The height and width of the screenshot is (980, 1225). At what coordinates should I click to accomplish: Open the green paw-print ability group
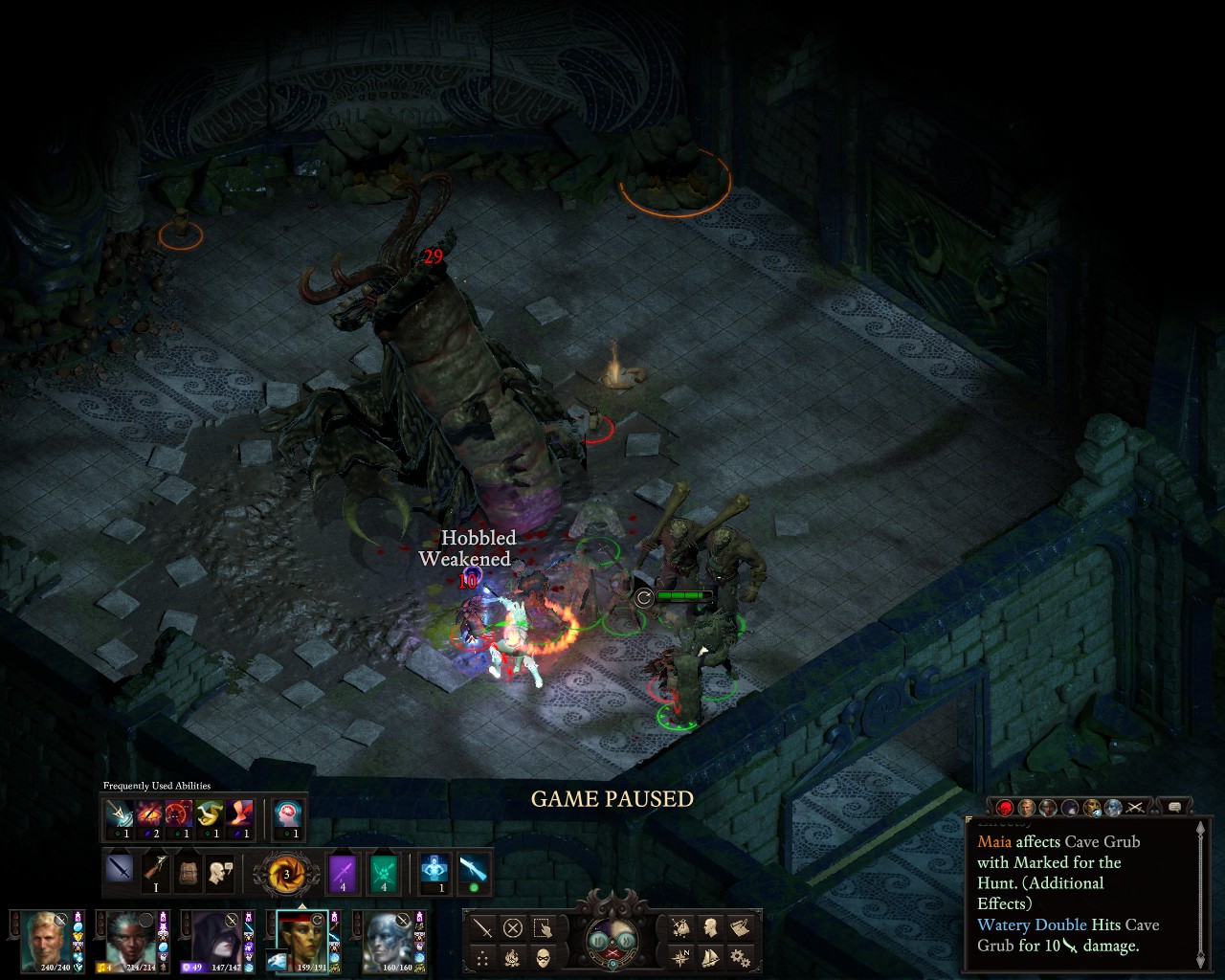[x=383, y=872]
